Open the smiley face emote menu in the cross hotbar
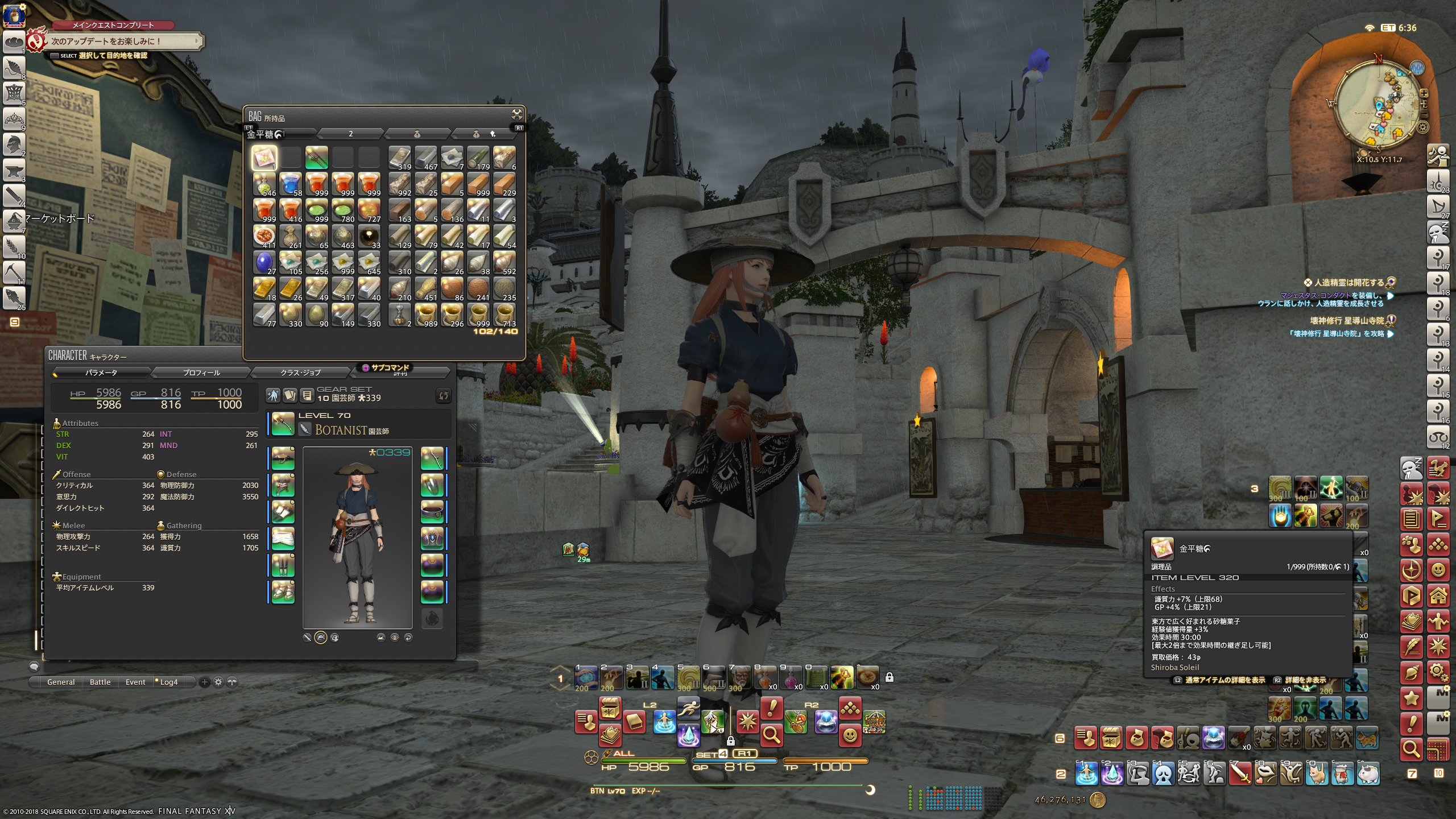This screenshot has width=1456, height=819. 850,735
